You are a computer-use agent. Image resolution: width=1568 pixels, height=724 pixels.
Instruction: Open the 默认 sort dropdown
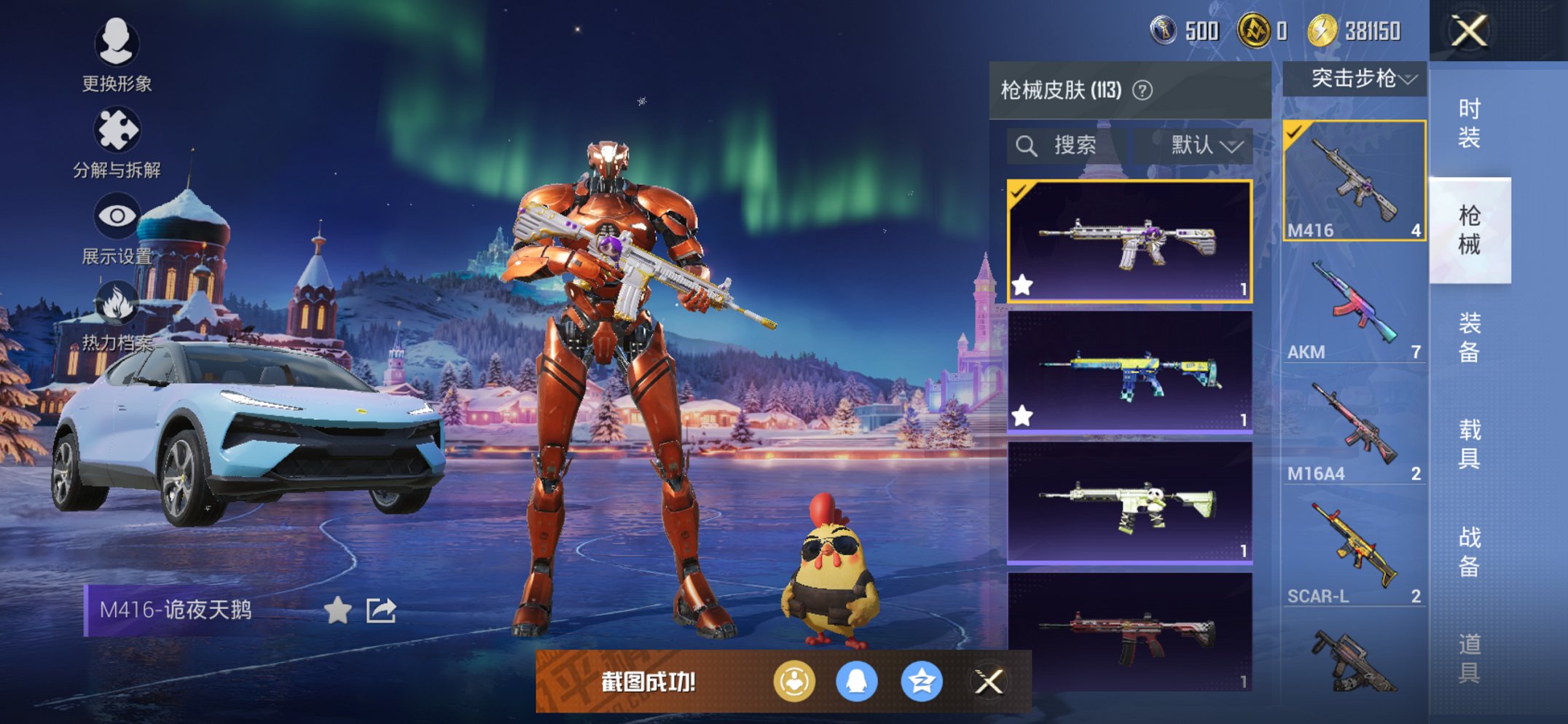tap(1204, 146)
